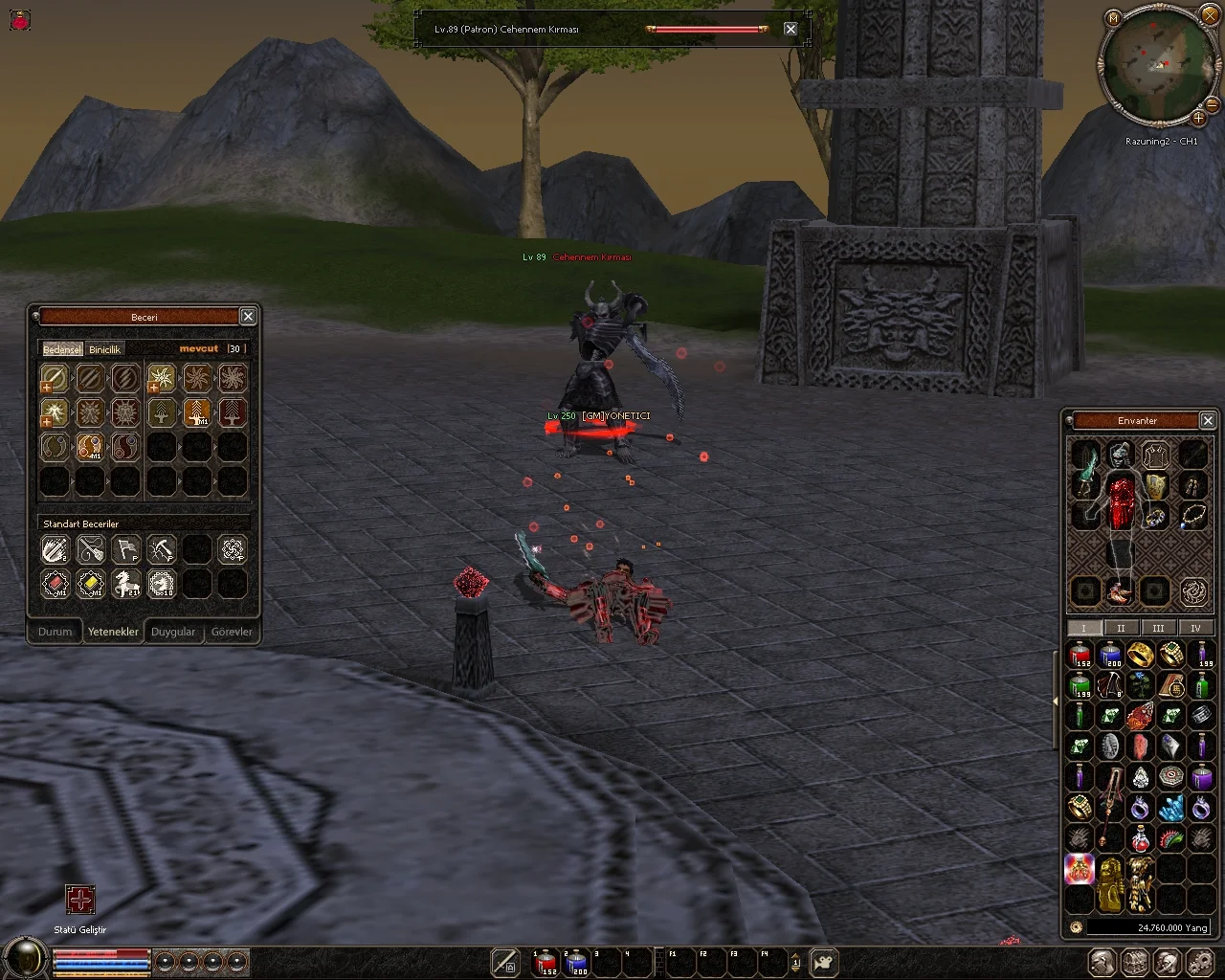The image size is (1225, 980).
Task: Select the golden statue item in inventory
Action: tap(1110, 883)
